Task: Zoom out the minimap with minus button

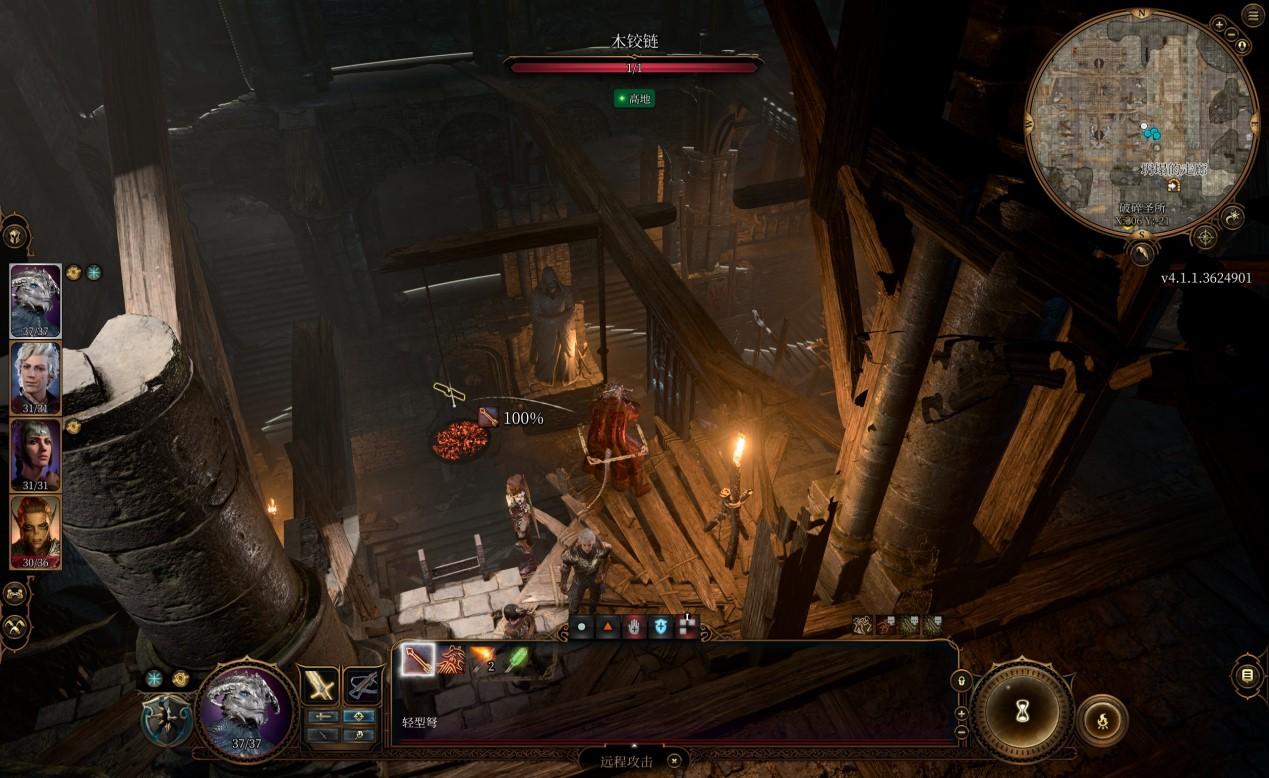Action: click(x=1230, y=33)
